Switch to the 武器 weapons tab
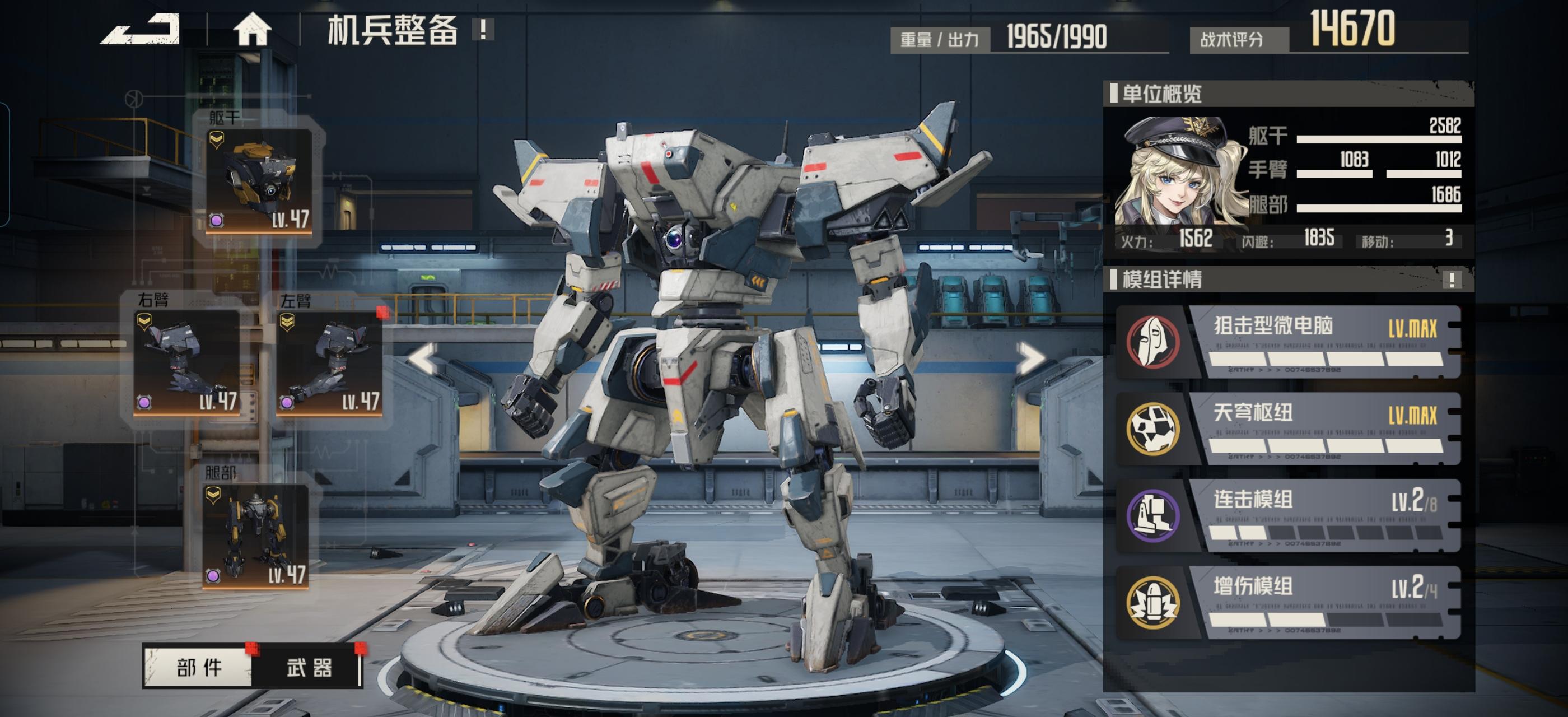 (309, 668)
